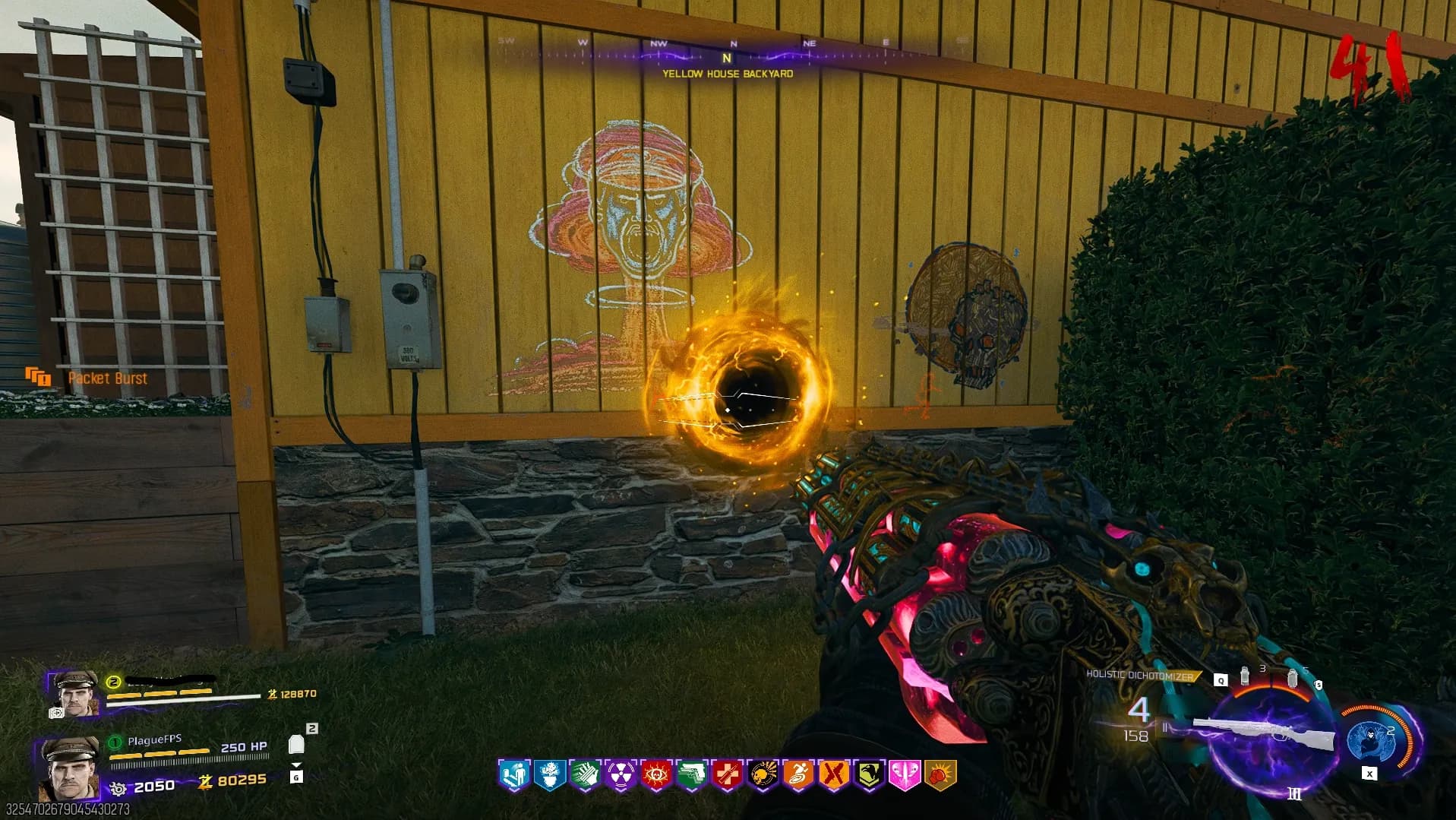
Task: Select the green claw-hand perk icon
Action: point(585,775)
